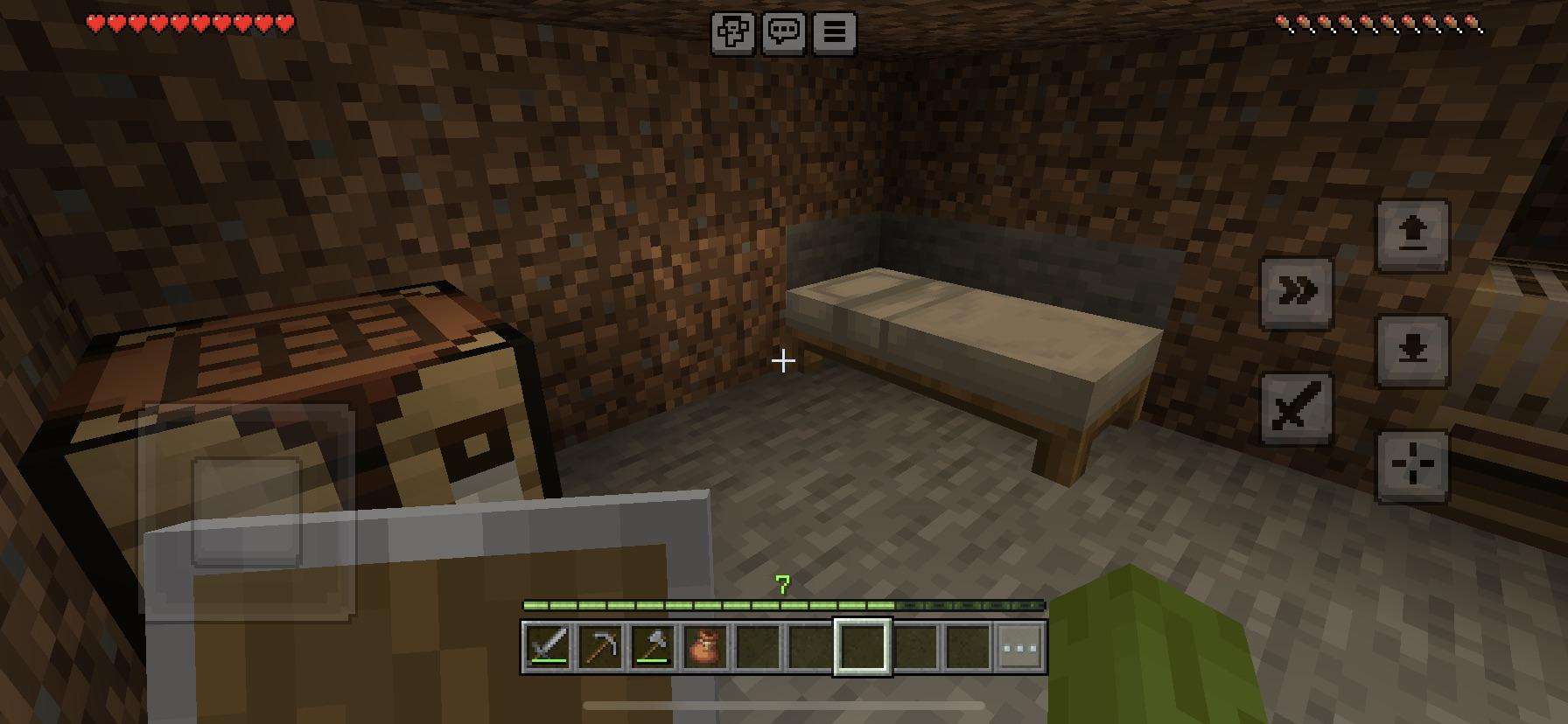Select the stone axe in the hotbar
This screenshot has width=1568, height=724.
click(x=653, y=649)
